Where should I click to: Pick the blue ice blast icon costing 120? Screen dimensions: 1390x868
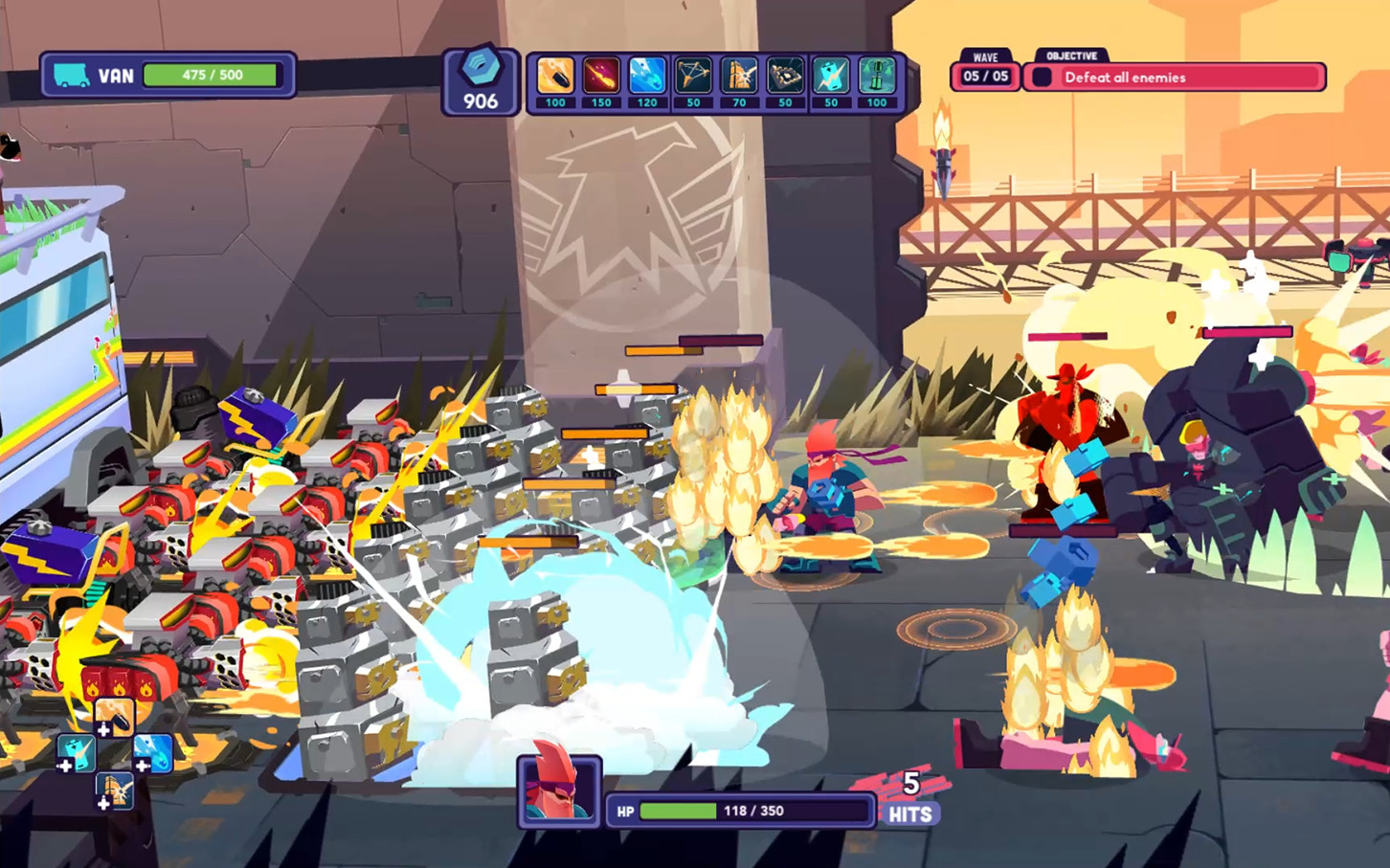coord(647,77)
